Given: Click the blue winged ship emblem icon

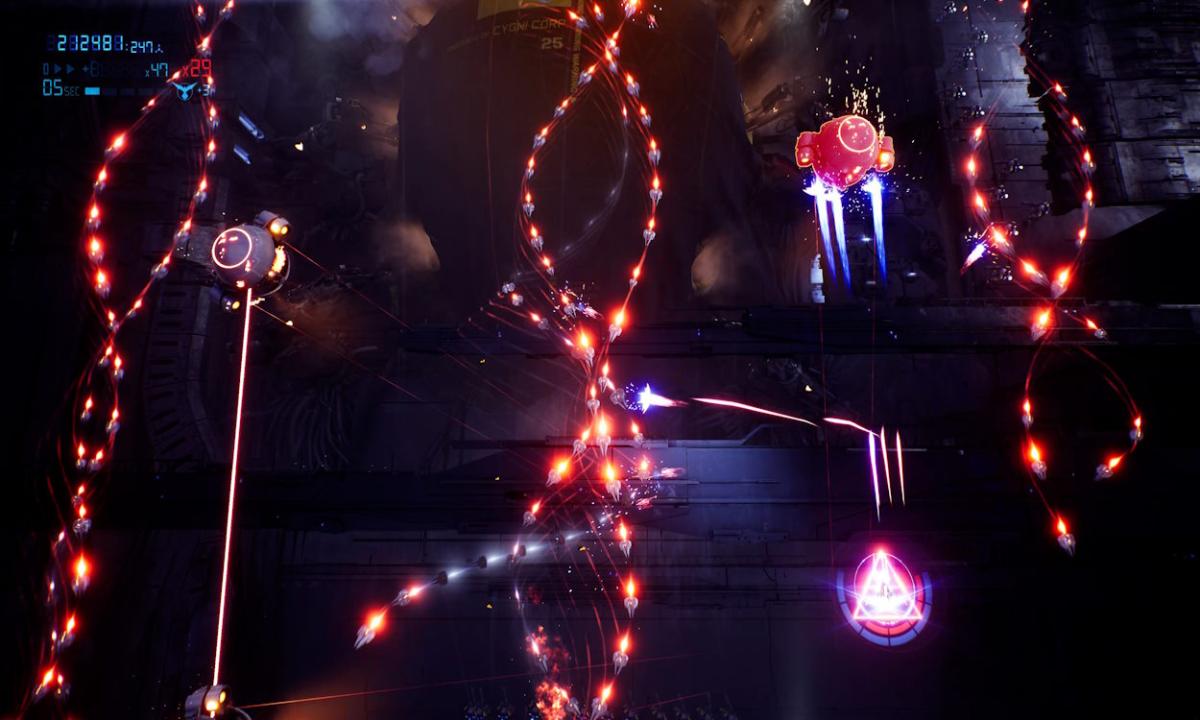Looking at the screenshot, I should (182, 90).
